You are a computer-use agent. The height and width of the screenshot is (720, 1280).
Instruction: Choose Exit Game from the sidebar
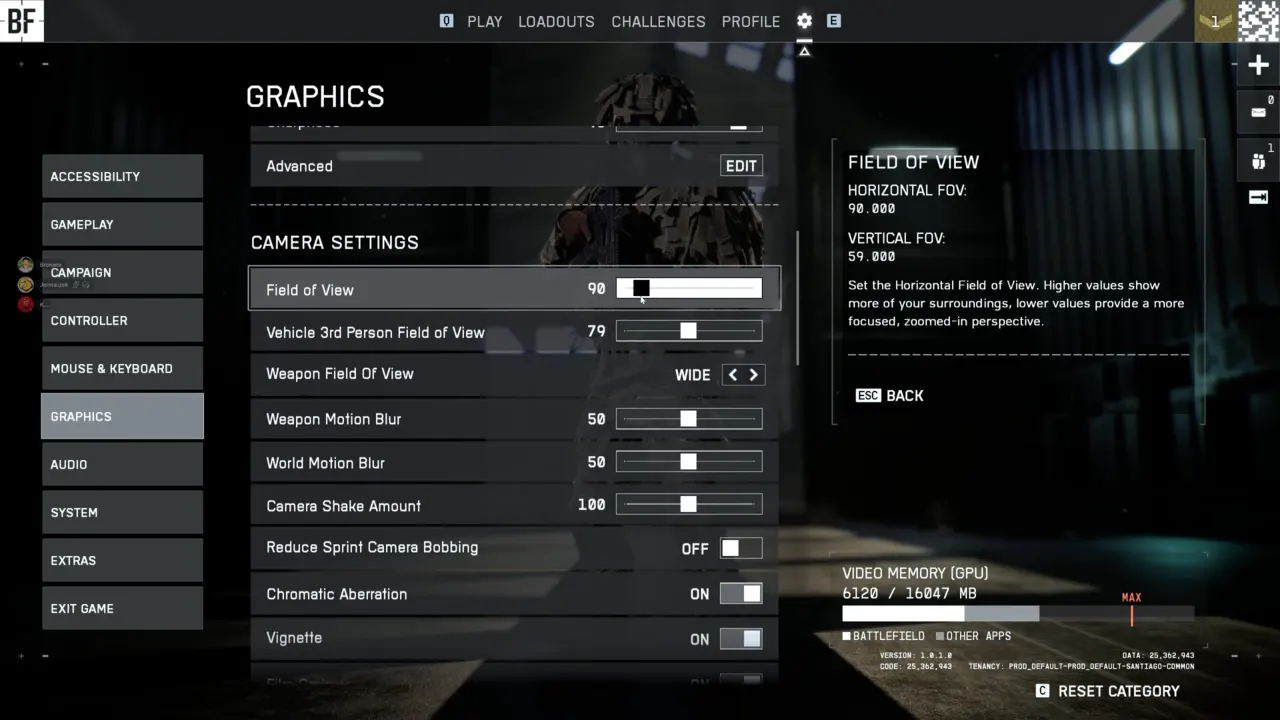[122, 608]
